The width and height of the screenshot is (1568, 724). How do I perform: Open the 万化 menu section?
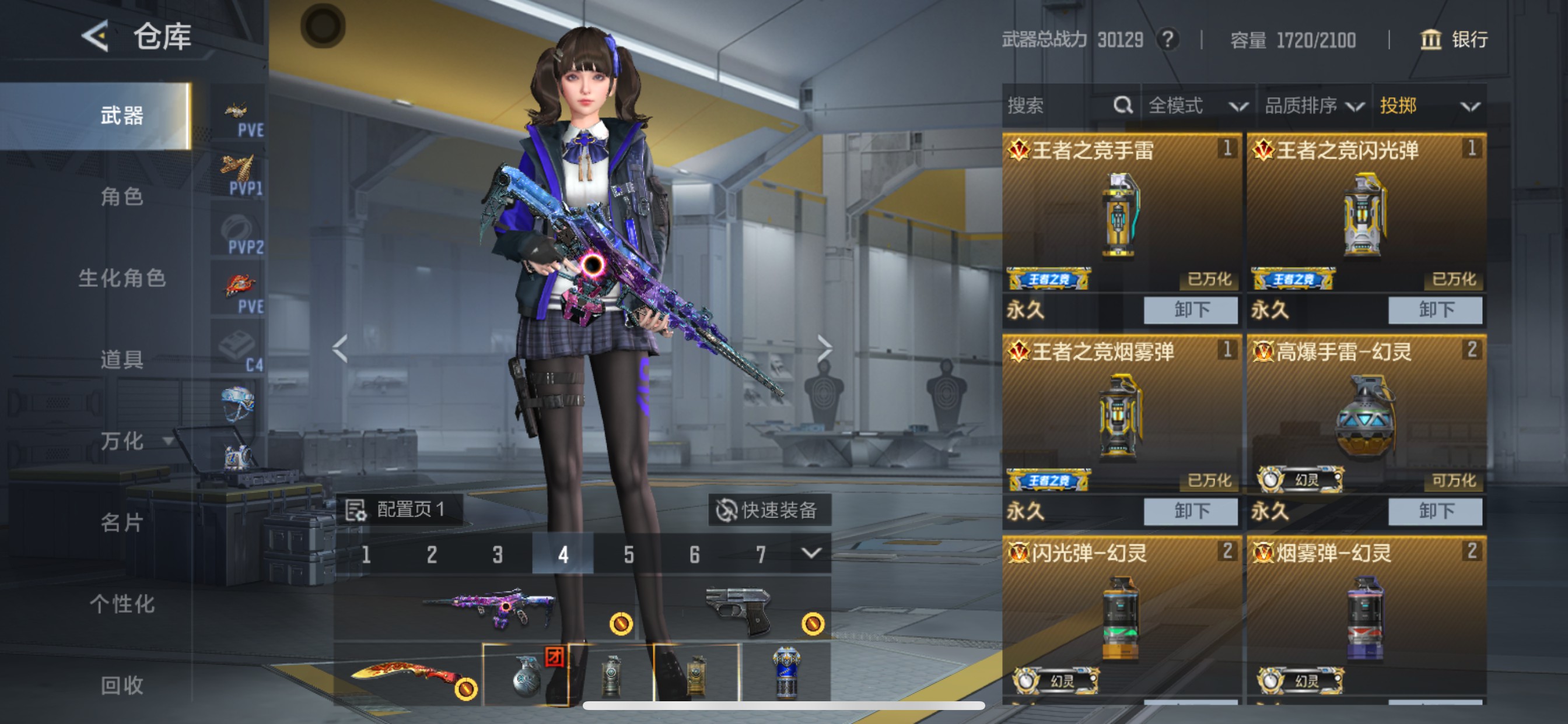coord(122,442)
